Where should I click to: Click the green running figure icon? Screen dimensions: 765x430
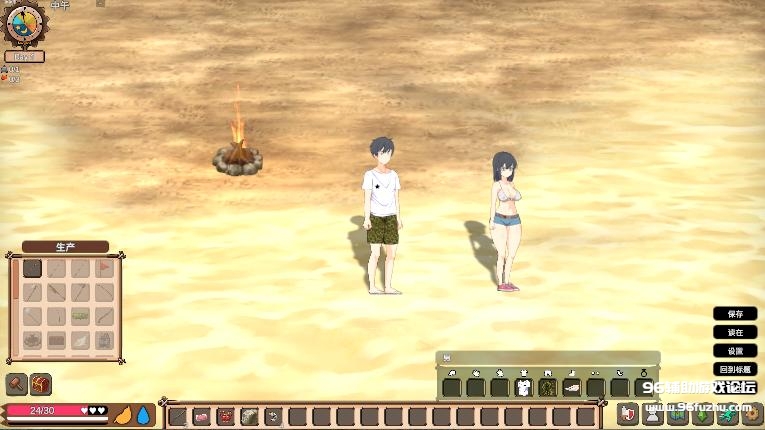pos(725,414)
